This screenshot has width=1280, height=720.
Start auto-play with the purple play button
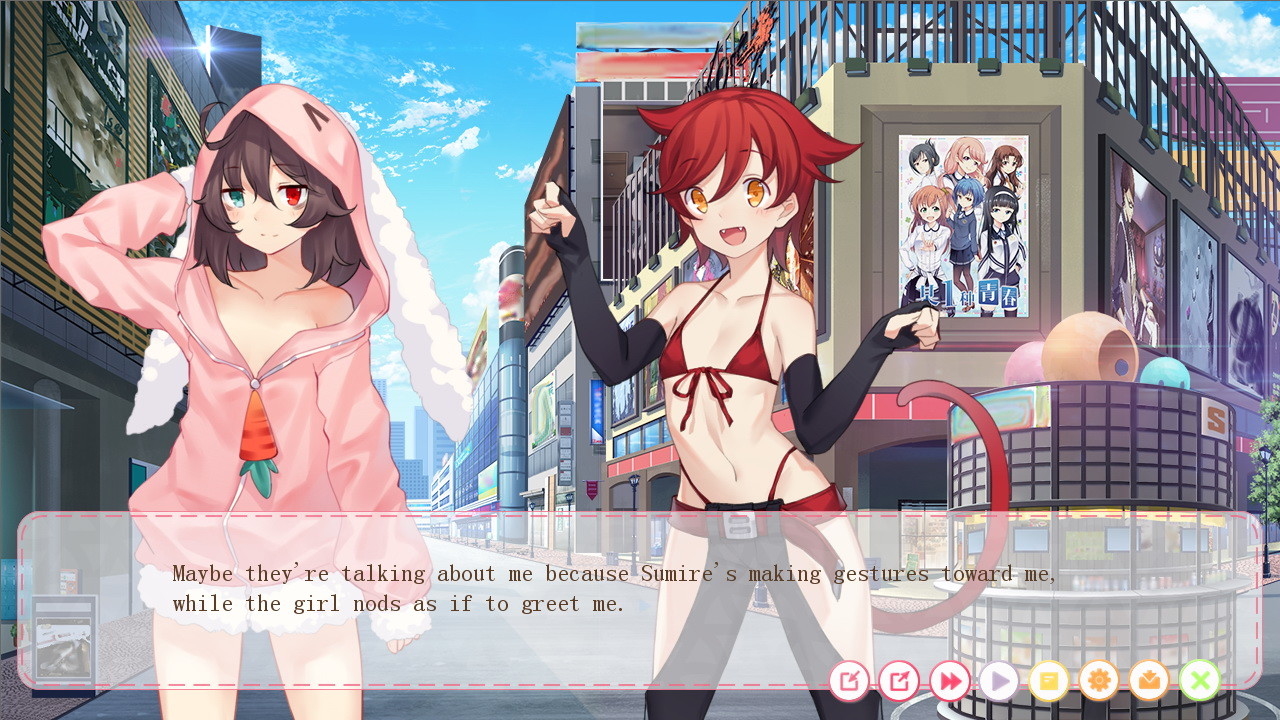tap(999, 682)
